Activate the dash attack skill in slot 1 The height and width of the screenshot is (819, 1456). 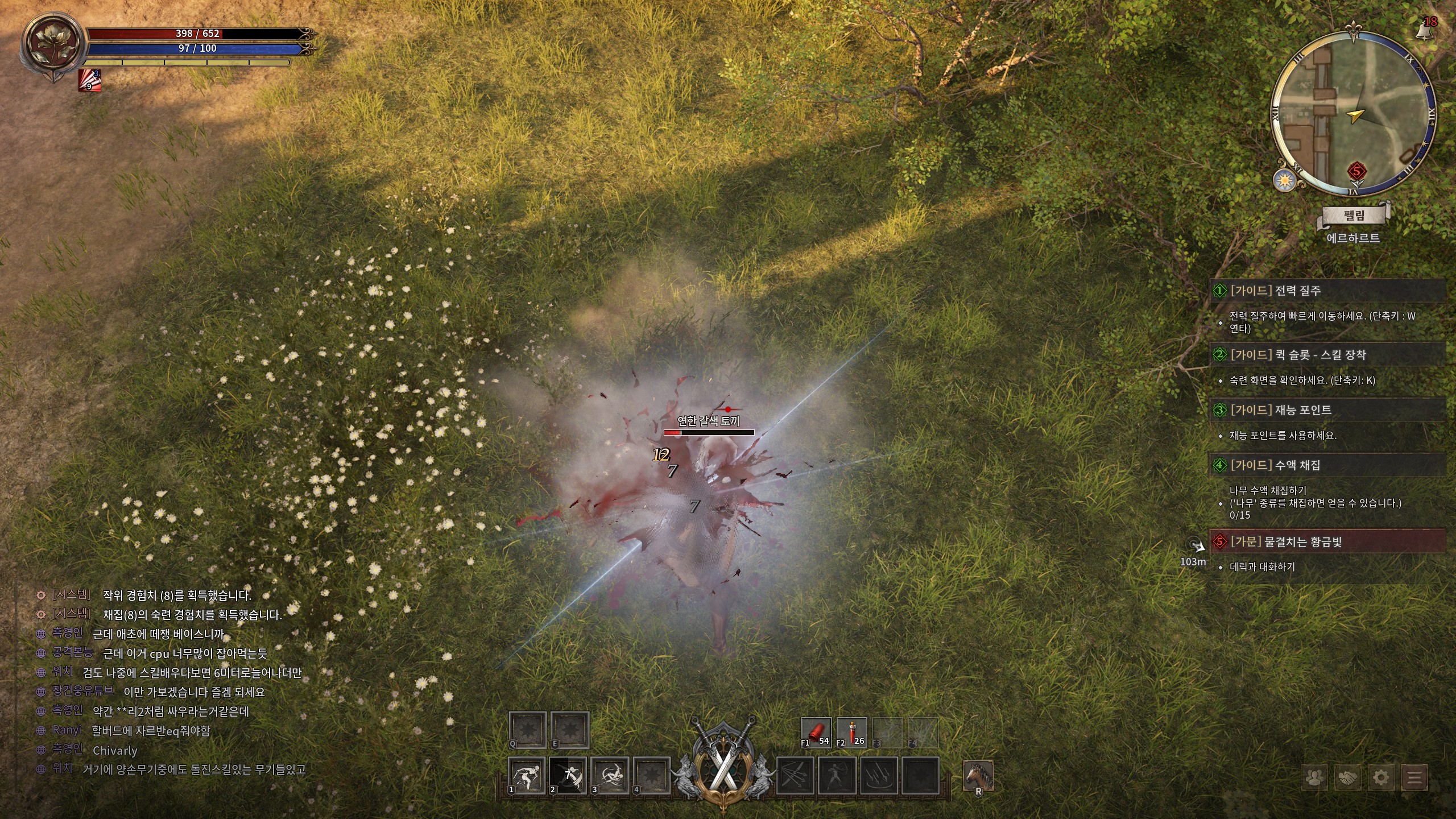pos(527,776)
